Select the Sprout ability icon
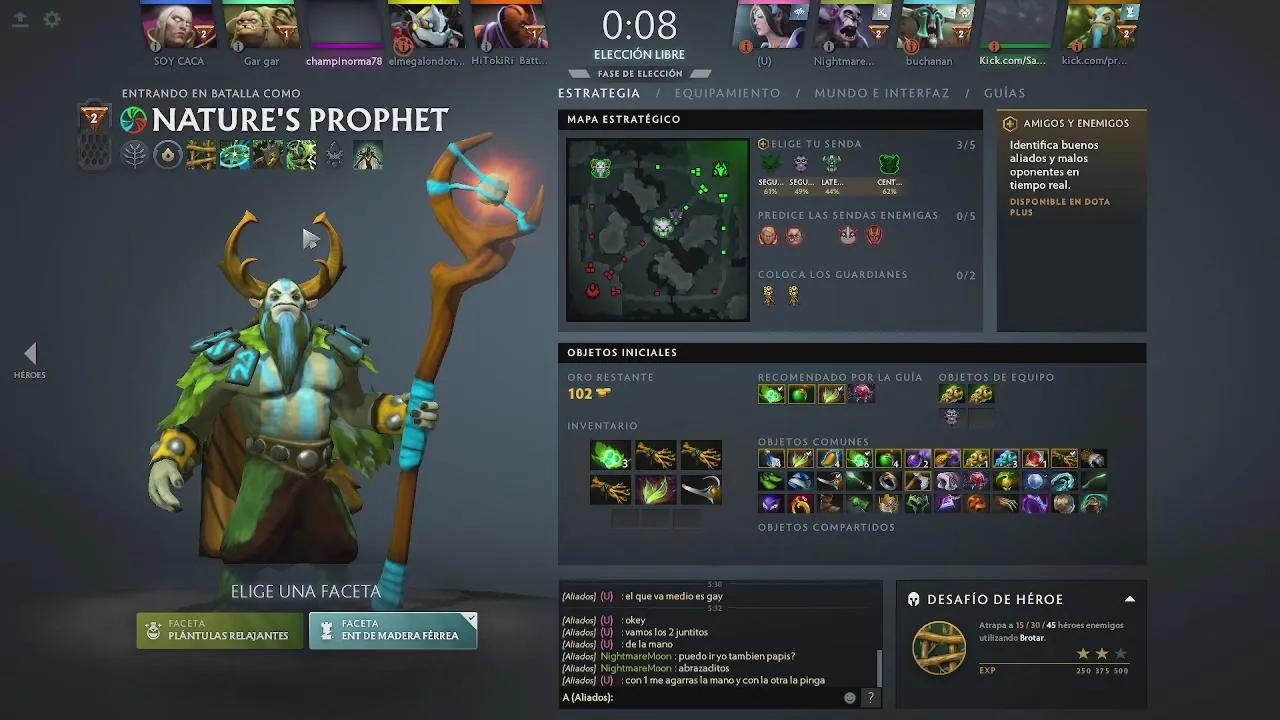The height and width of the screenshot is (720, 1280). pos(201,155)
